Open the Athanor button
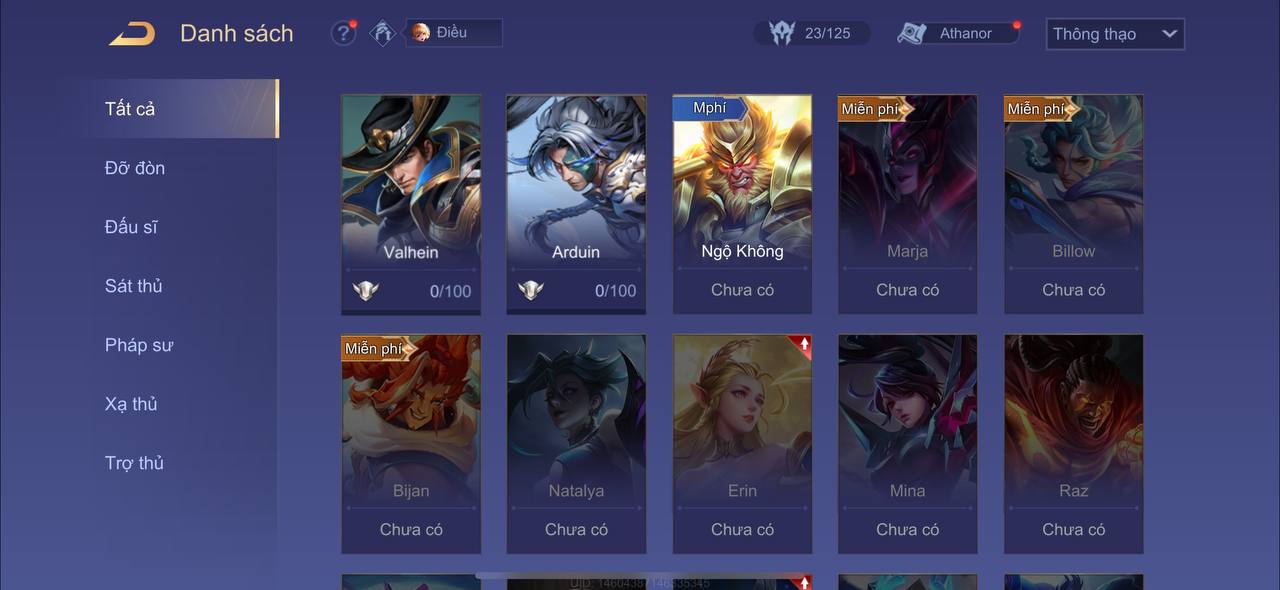The width and height of the screenshot is (1280, 590). (958, 33)
